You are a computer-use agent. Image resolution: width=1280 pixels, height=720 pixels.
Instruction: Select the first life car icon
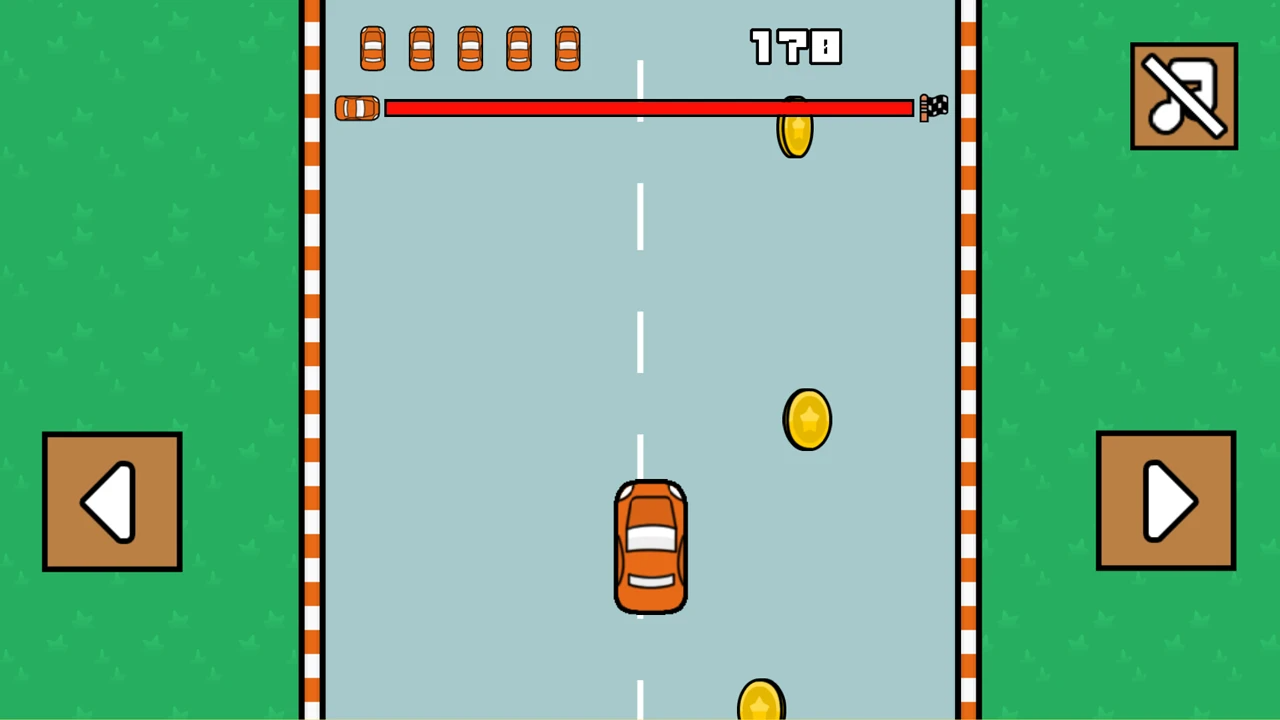click(x=372, y=48)
